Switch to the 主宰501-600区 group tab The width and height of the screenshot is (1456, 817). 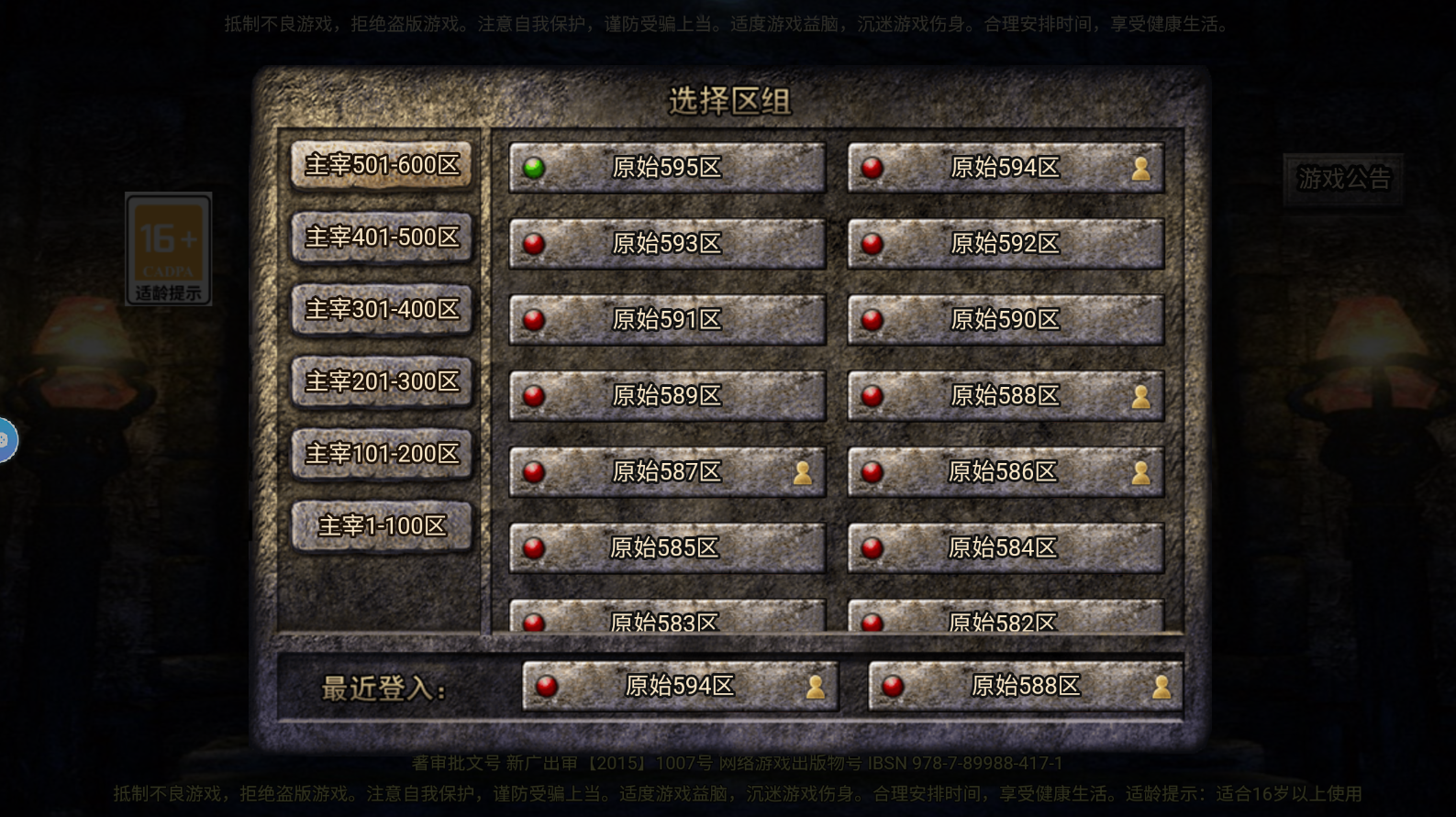point(382,165)
